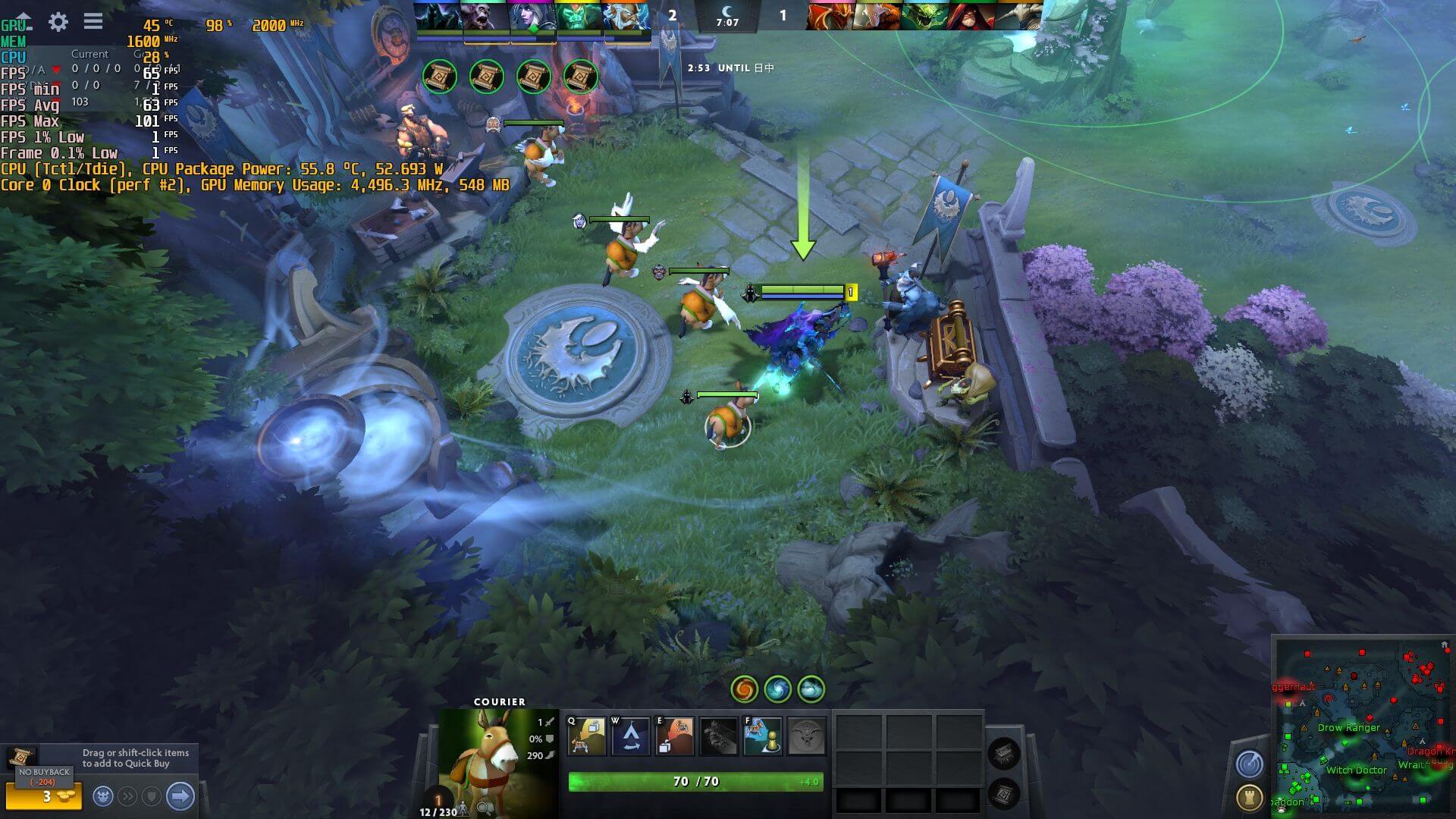Screen dimensions: 1456x819
Task: Select the cloud-shaped buff icon above abilities
Action: pyautogui.click(x=811, y=689)
